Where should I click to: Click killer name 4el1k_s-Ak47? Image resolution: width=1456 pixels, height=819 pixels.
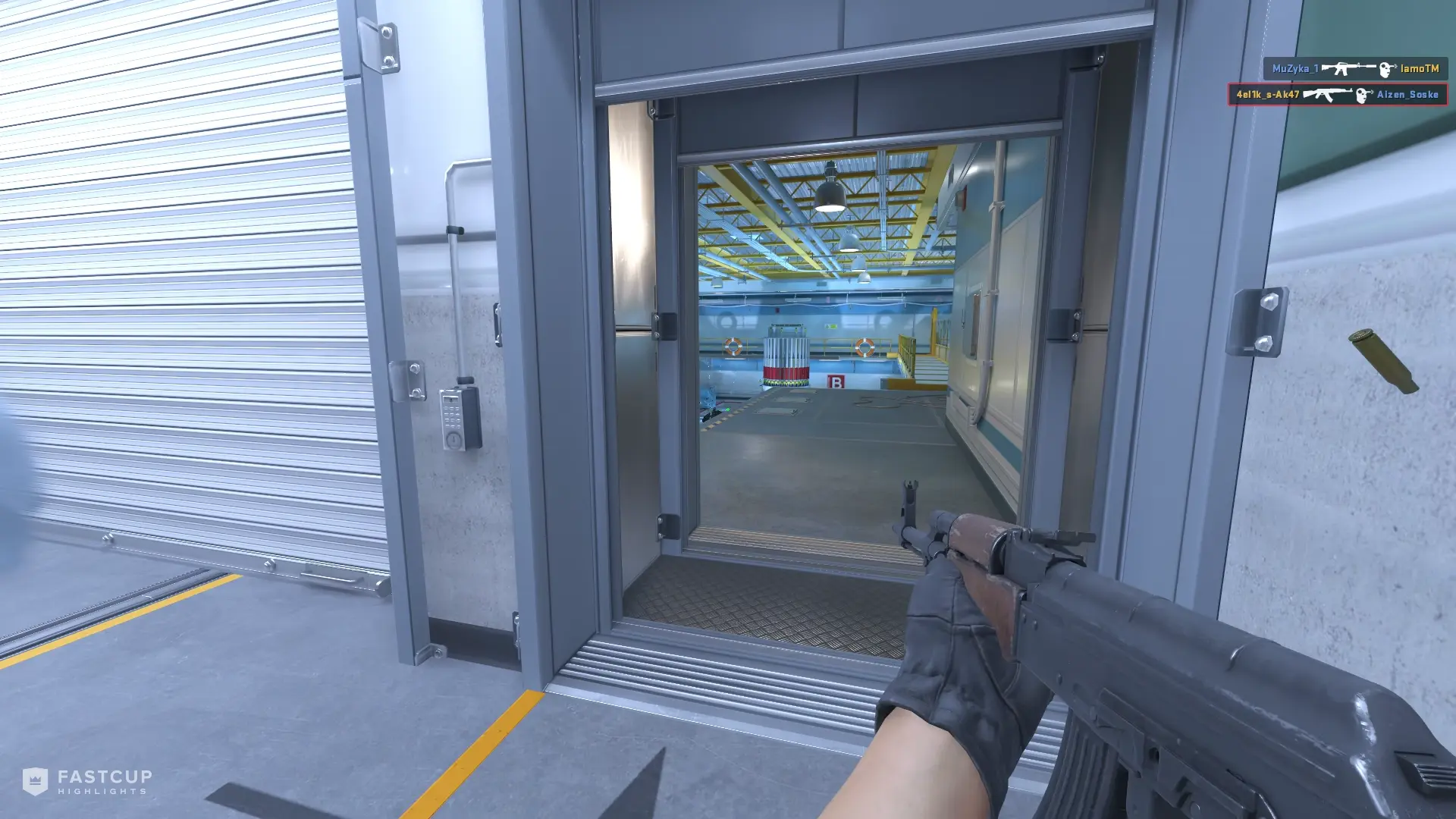(1267, 95)
